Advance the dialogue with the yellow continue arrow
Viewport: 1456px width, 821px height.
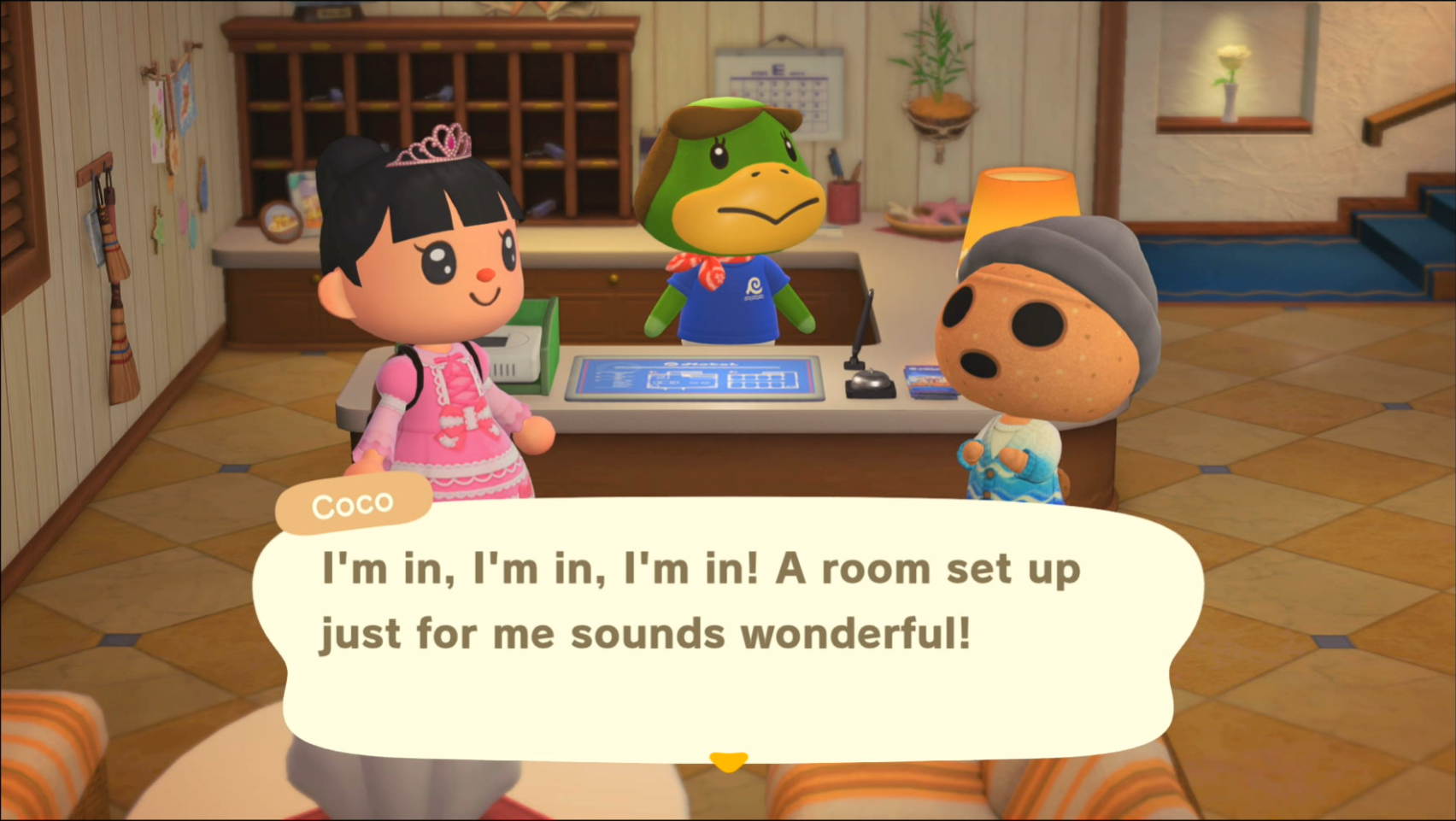[728, 760]
